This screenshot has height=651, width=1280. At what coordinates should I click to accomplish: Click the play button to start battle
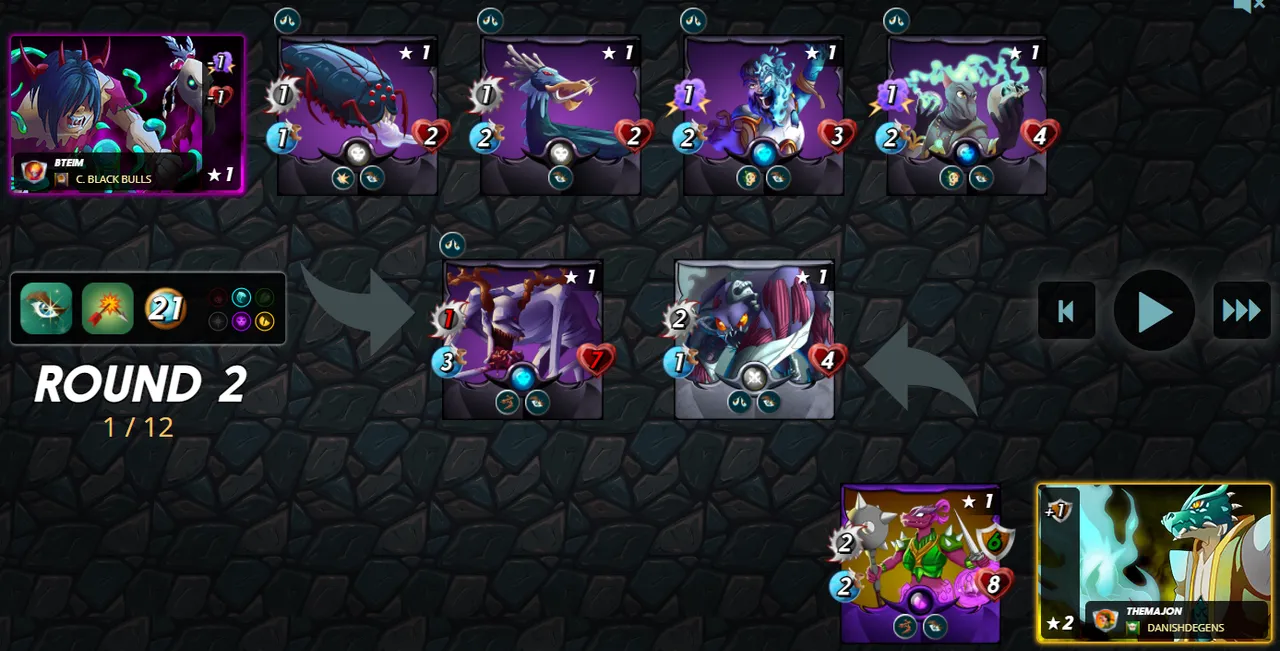coord(1154,311)
